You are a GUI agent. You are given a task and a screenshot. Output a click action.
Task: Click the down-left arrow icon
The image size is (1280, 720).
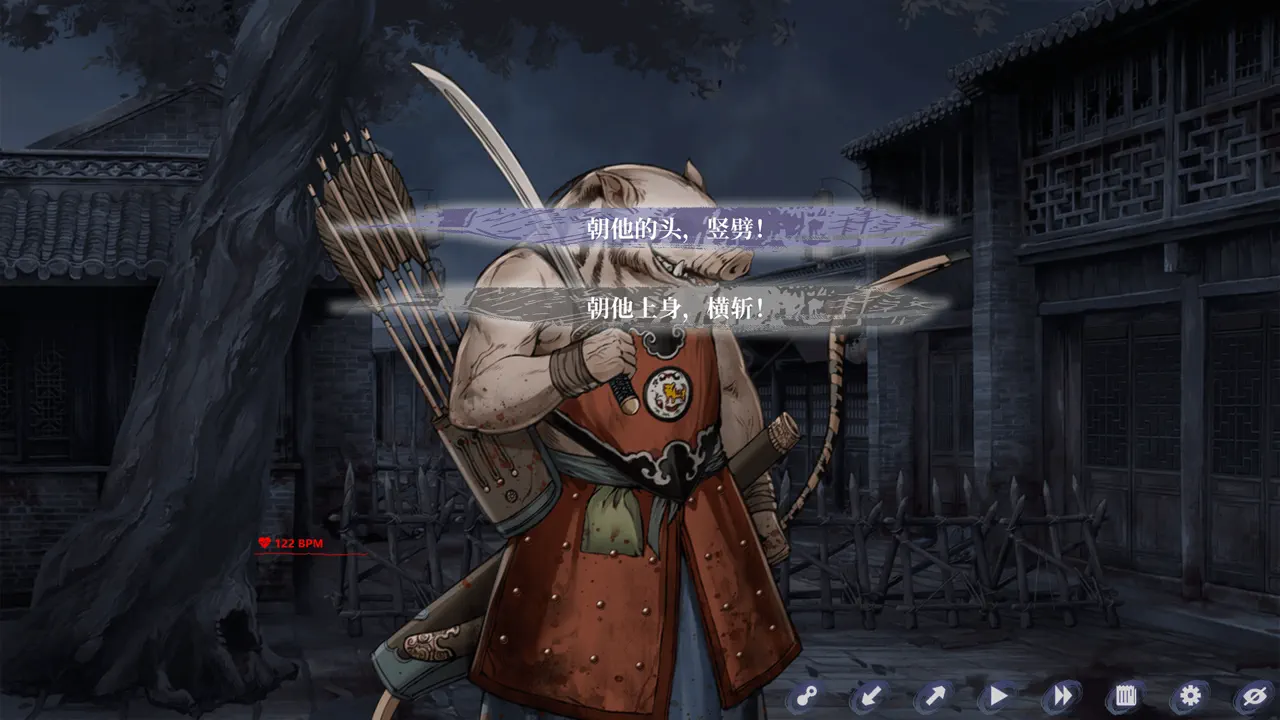870,695
